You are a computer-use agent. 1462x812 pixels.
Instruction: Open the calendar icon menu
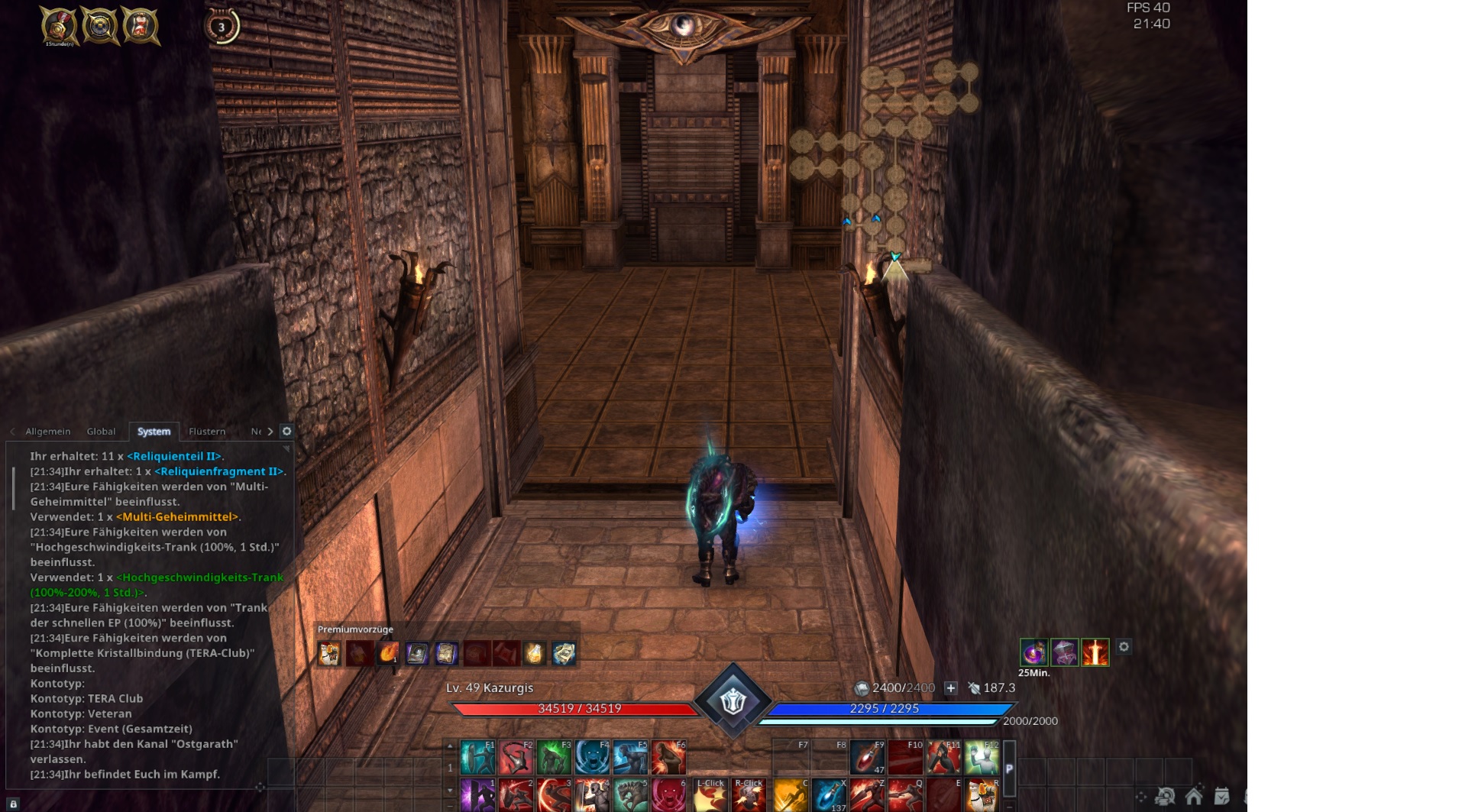point(1221,796)
